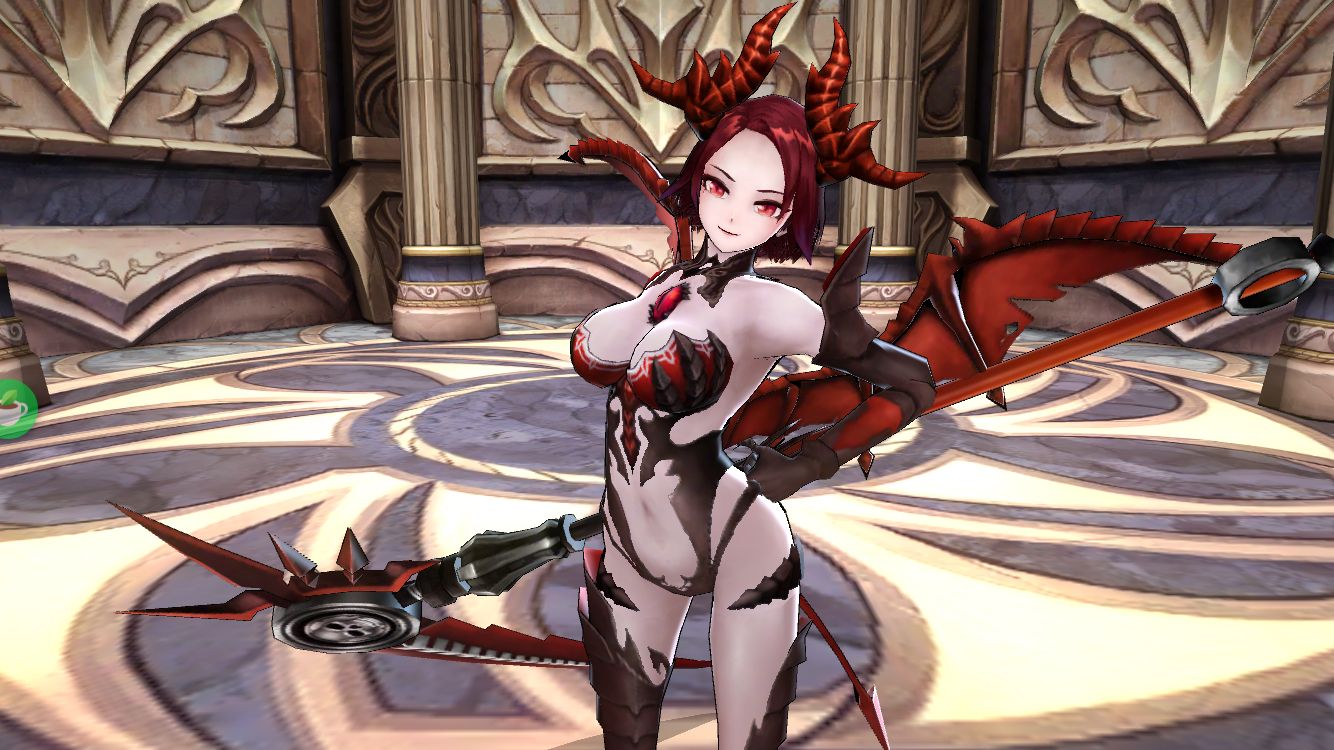
Task: Tap the green teacup floating icon
Action: click(x=14, y=409)
